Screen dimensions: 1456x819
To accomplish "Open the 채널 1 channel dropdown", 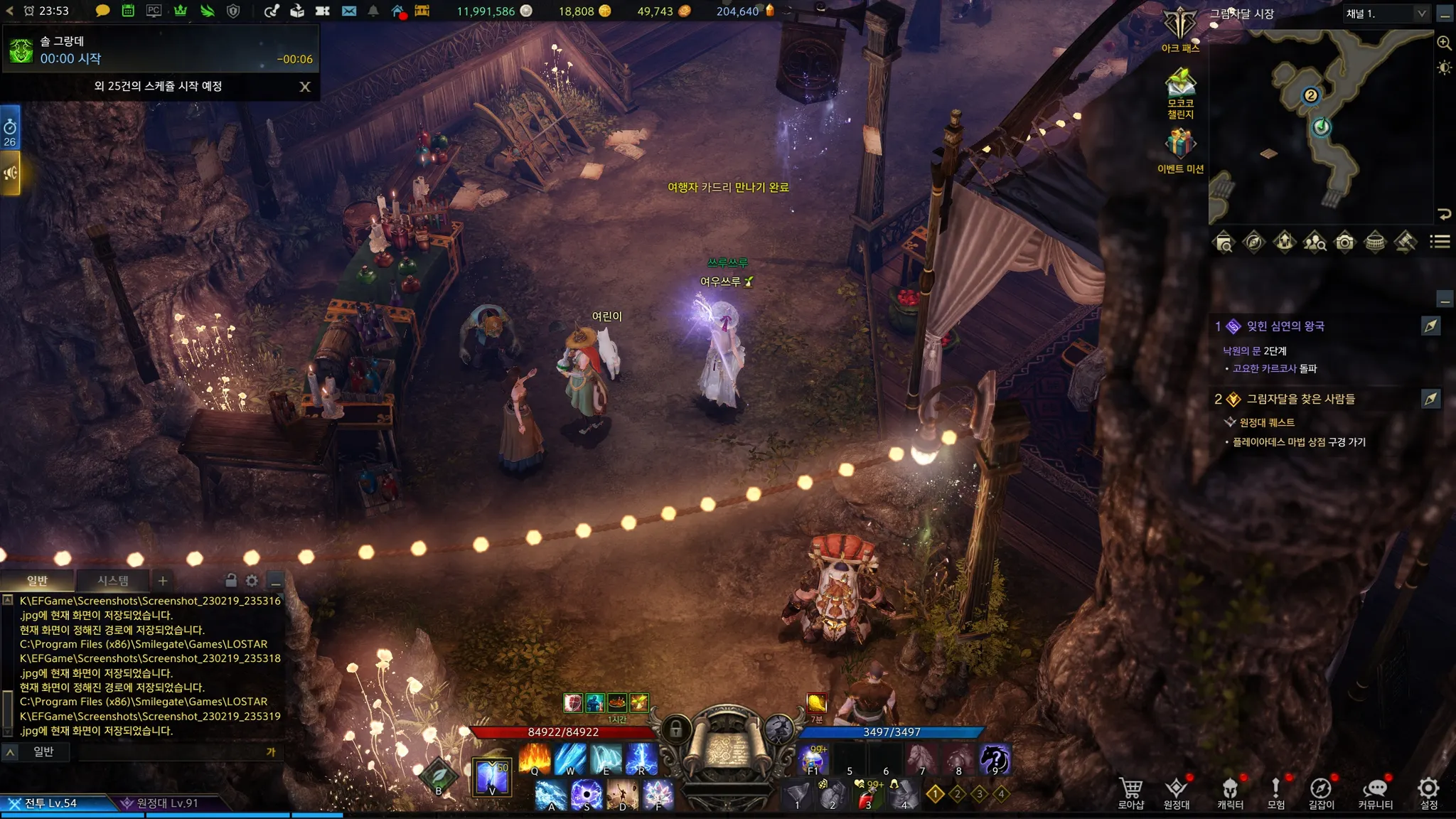I will pyautogui.click(x=1386, y=14).
